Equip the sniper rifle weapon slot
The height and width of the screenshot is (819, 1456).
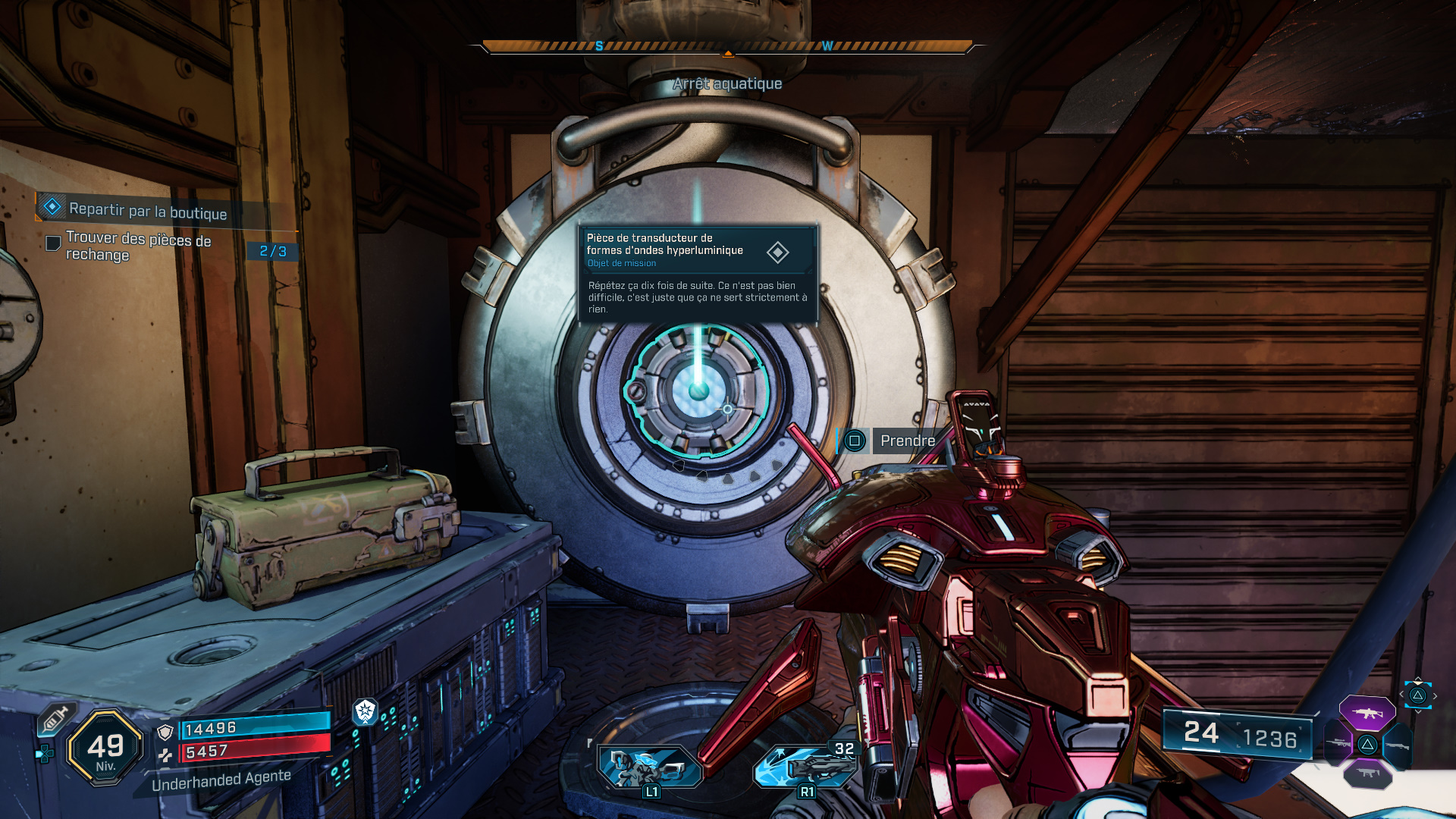pyautogui.click(x=1338, y=744)
